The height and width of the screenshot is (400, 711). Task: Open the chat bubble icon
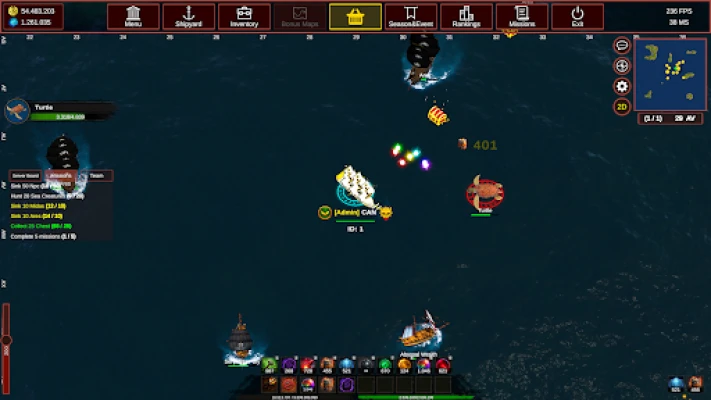(x=622, y=46)
